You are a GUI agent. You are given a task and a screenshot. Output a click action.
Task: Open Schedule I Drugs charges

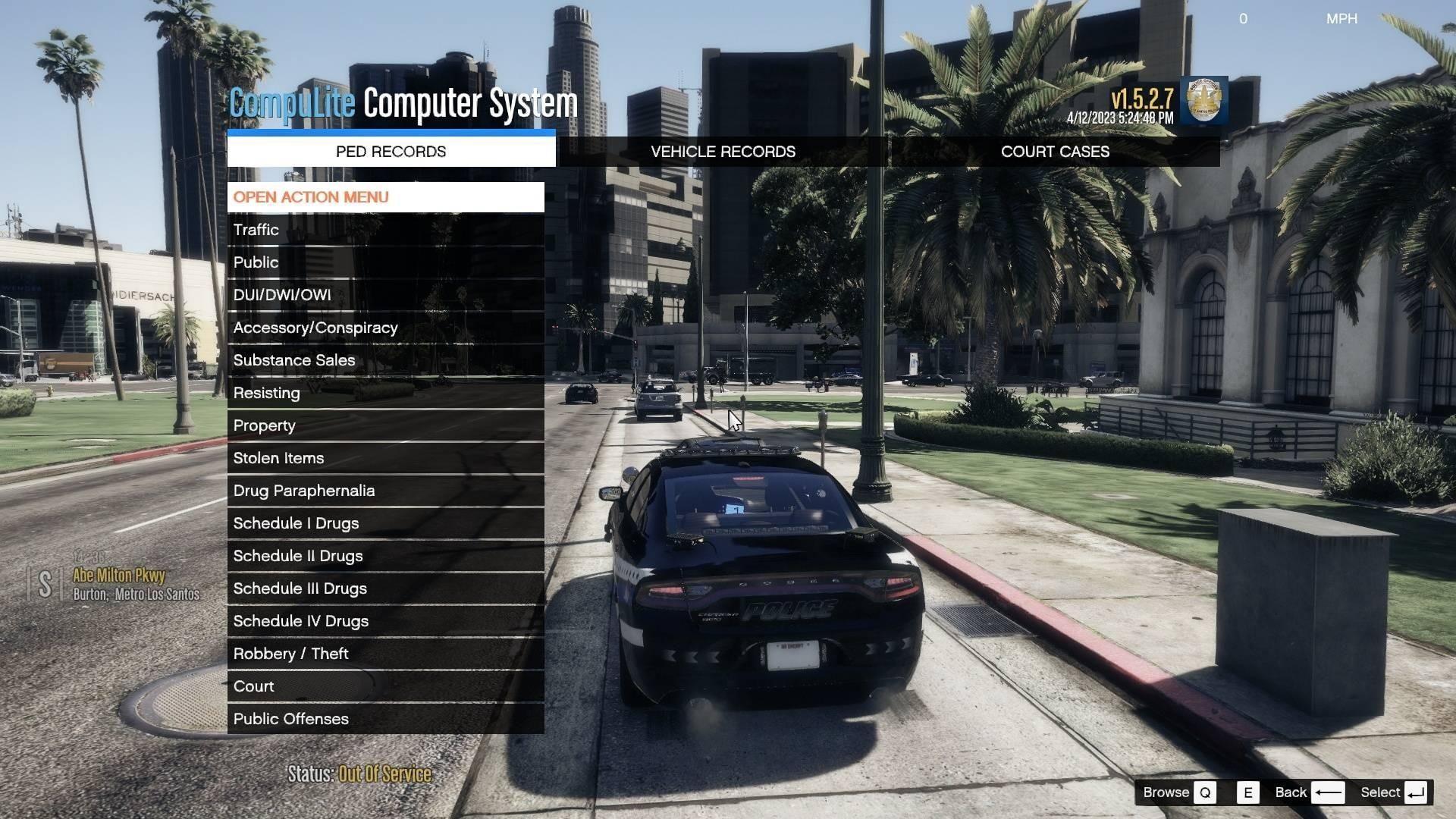tap(385, 523)
